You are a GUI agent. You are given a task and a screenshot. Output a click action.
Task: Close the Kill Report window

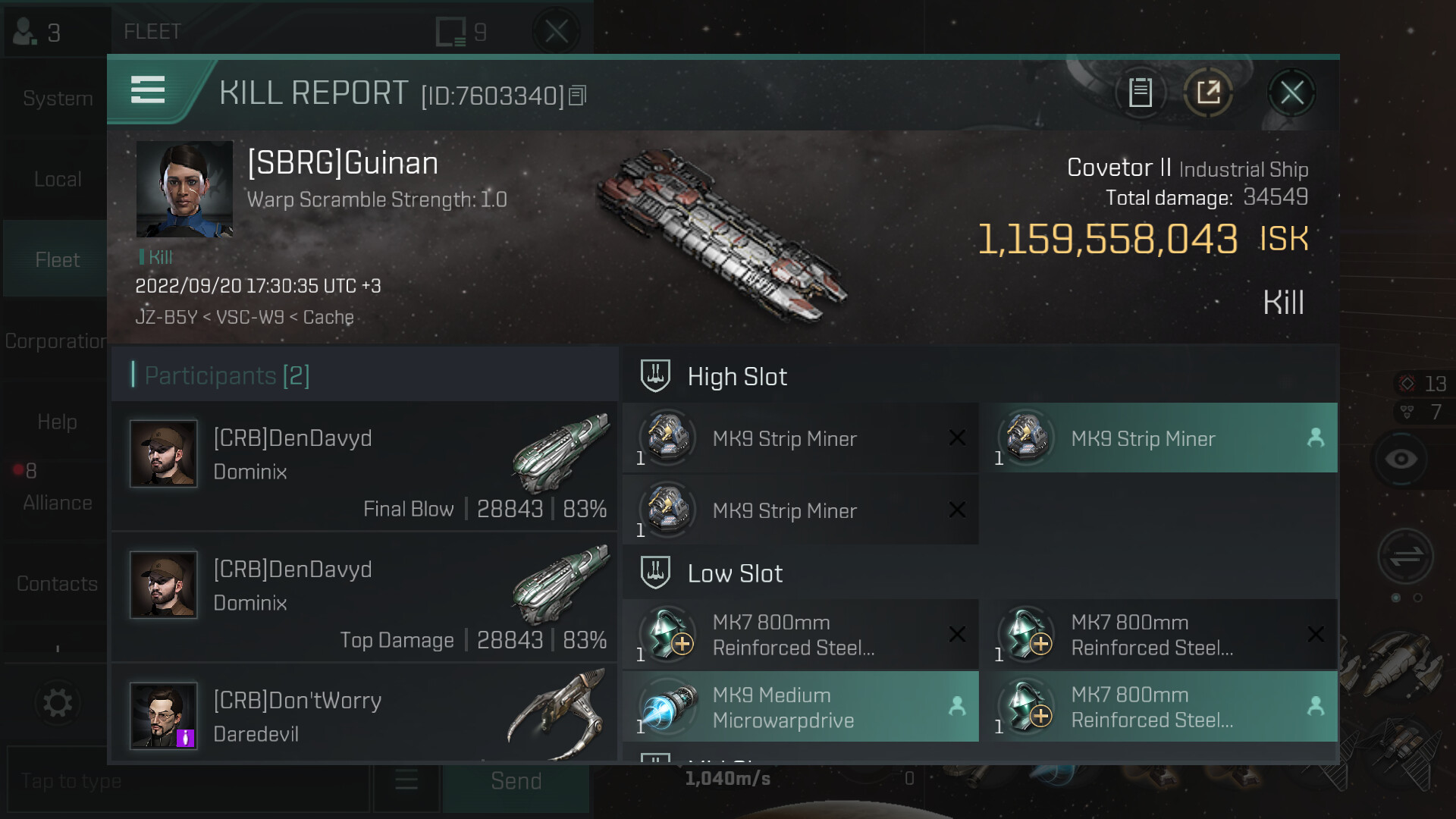coord(1291,93)
